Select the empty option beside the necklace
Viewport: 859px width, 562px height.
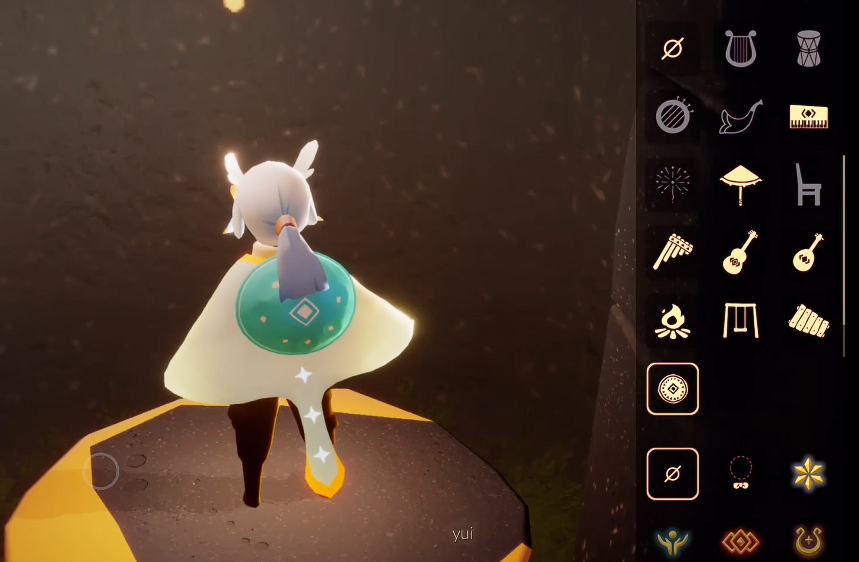[x=673, y=473]
